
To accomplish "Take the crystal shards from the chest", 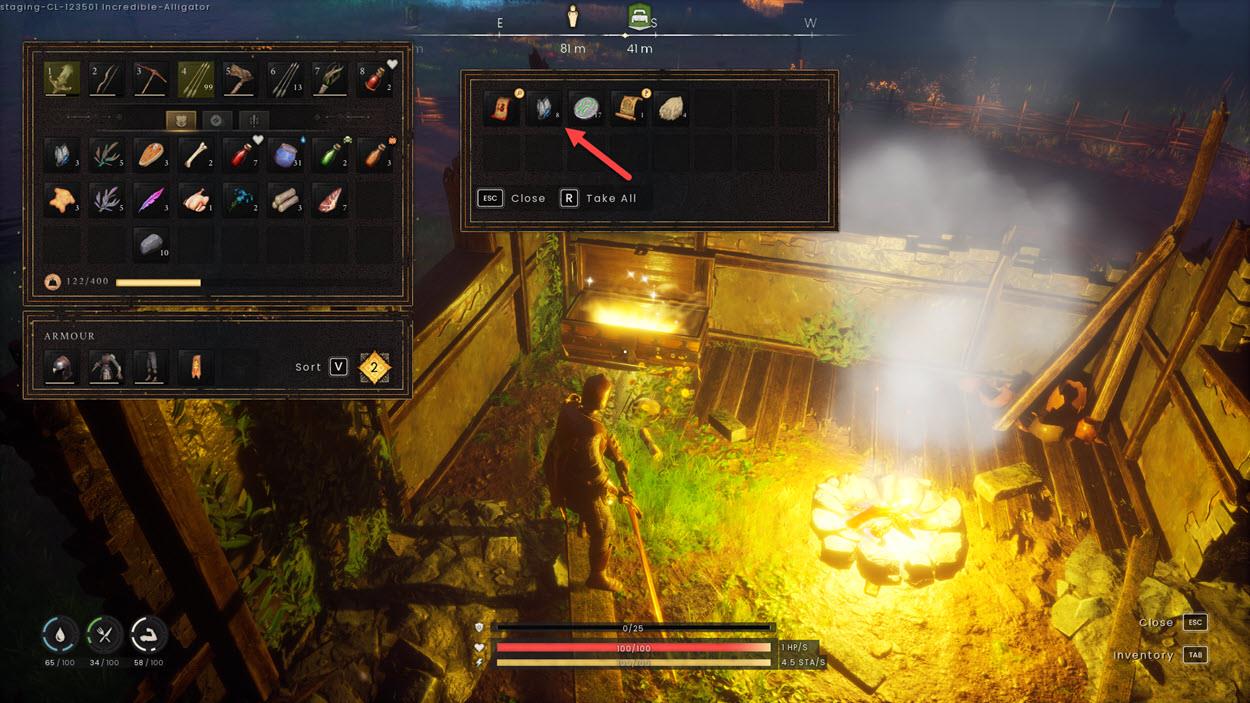I will (543, 108).
